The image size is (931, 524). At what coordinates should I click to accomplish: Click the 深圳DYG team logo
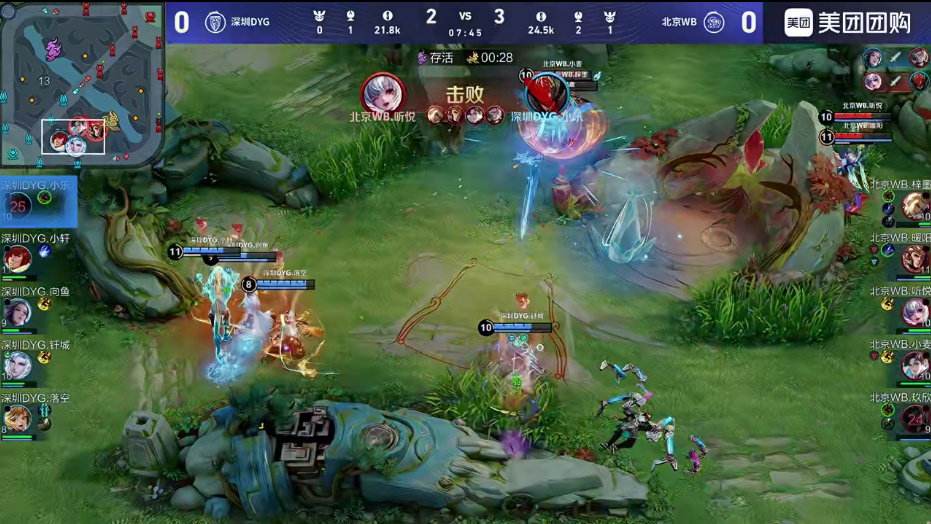click(215, 22)
